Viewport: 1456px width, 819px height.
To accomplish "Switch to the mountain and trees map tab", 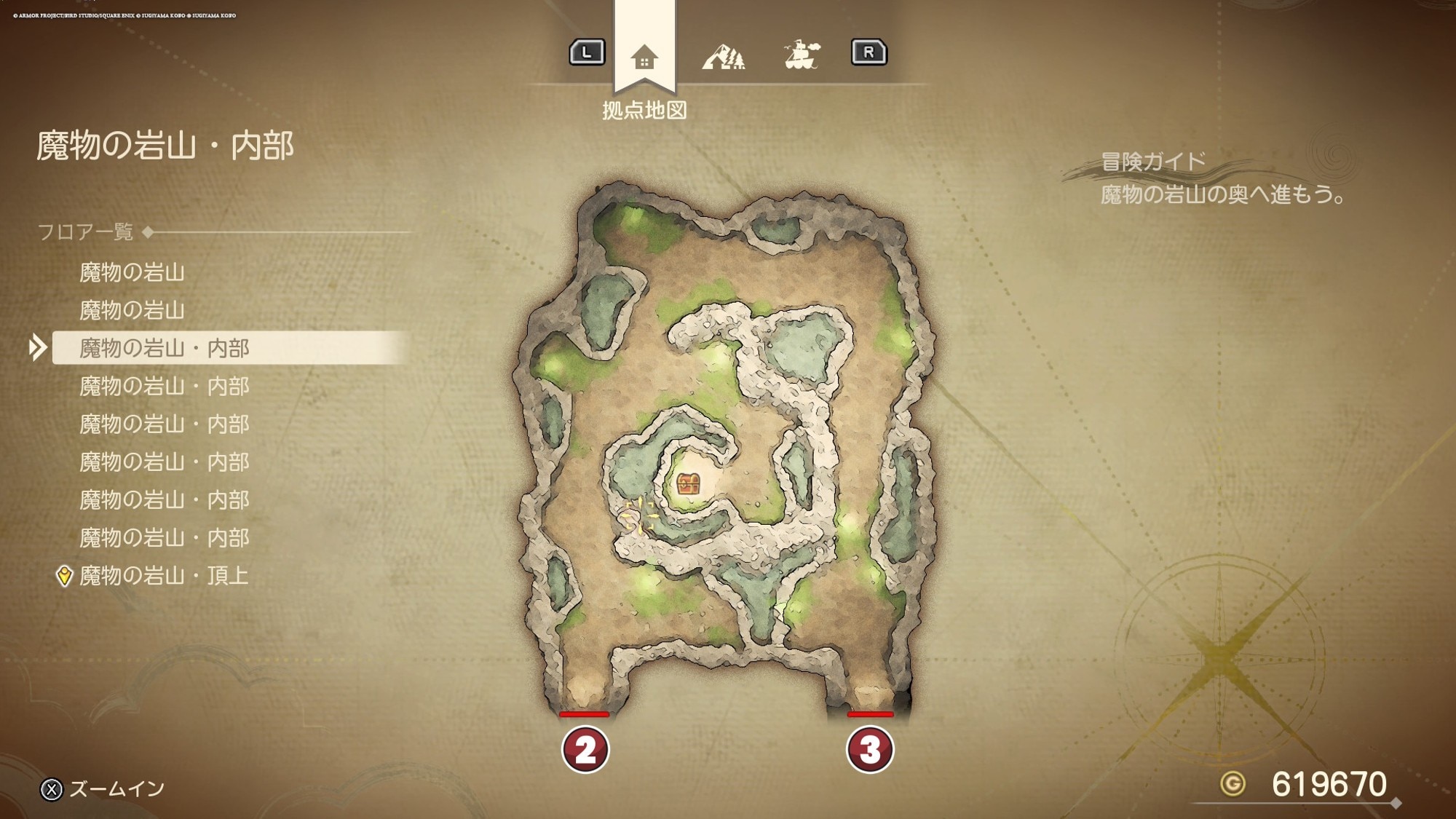I will point(724,56).
